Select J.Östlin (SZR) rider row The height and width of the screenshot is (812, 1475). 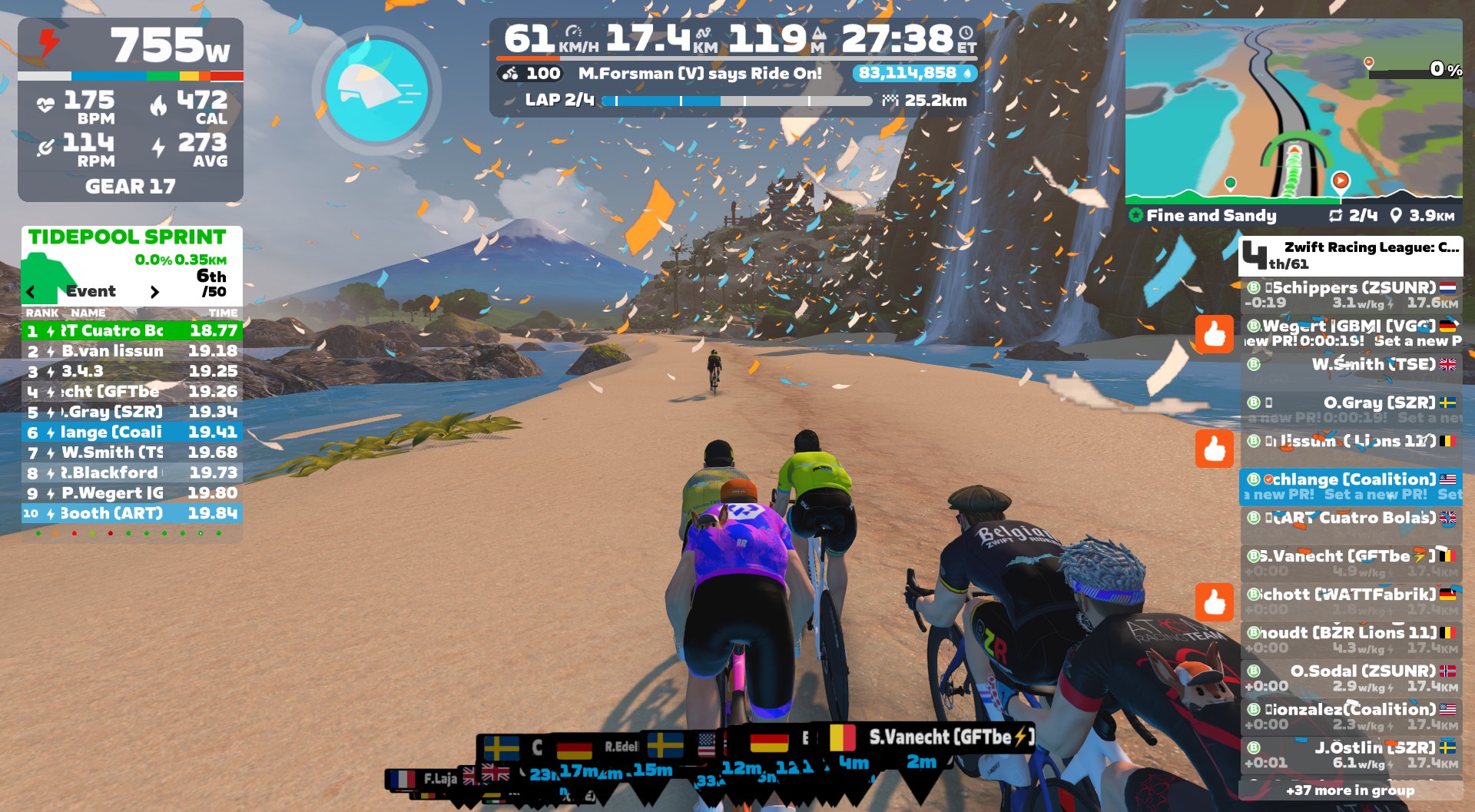point(1351,754)
